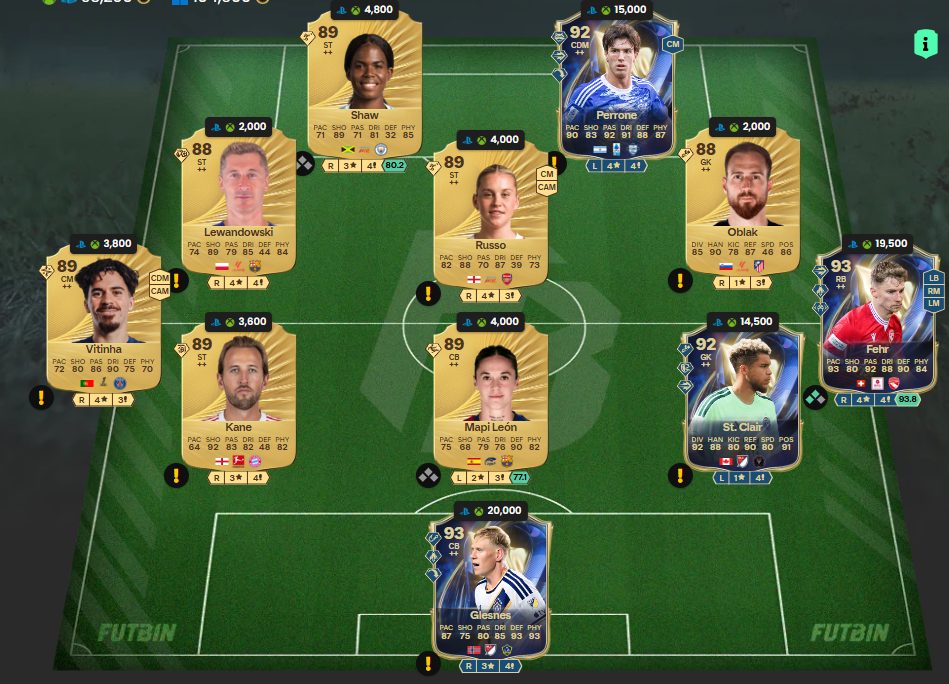The width and height of the screenshot is (949, 684).
Task: Click the Lewandowski player card
Action: (238, 205)
